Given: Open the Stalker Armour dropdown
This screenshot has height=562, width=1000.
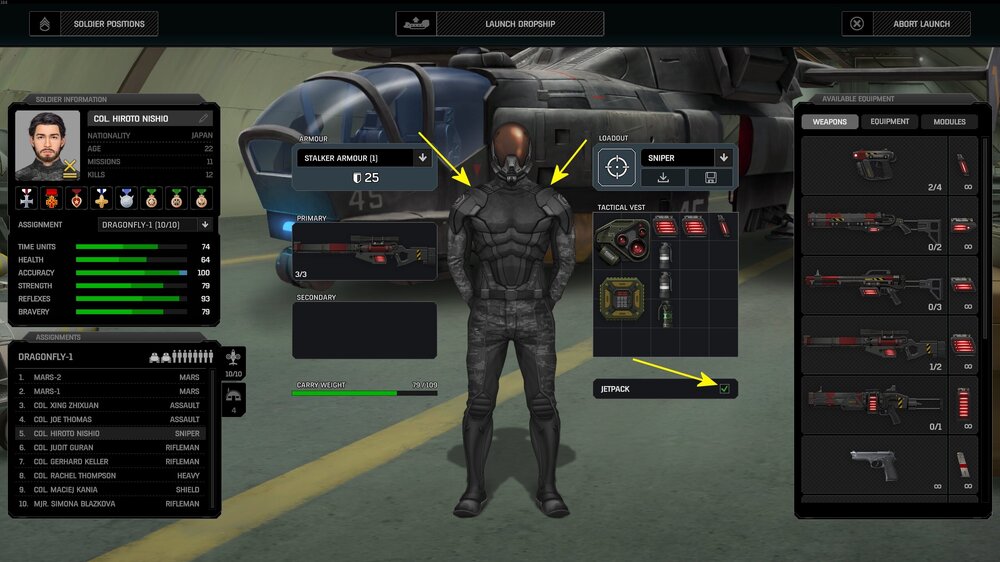Looking at the screenshot, I should [x=422, y=158].
